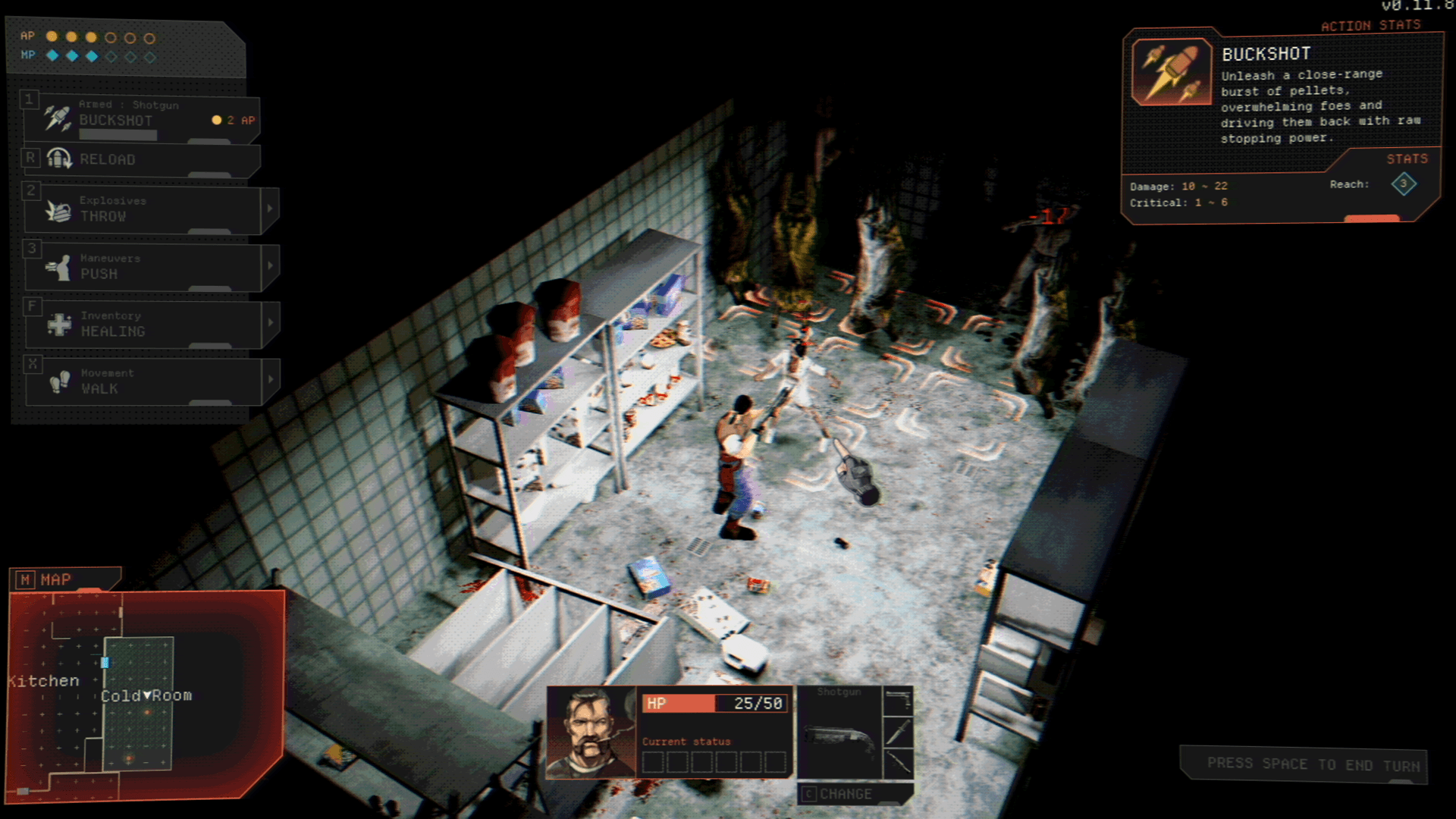Expand the Inventory Healing arrow

(270, 323)
